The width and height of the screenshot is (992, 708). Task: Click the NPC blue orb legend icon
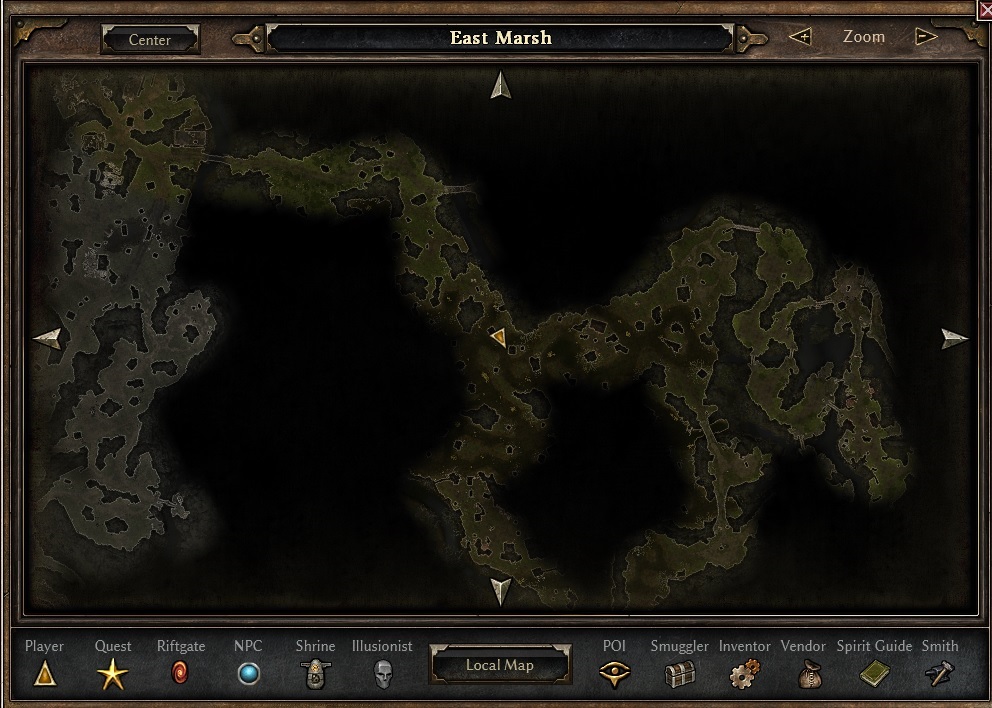[248, 674]
